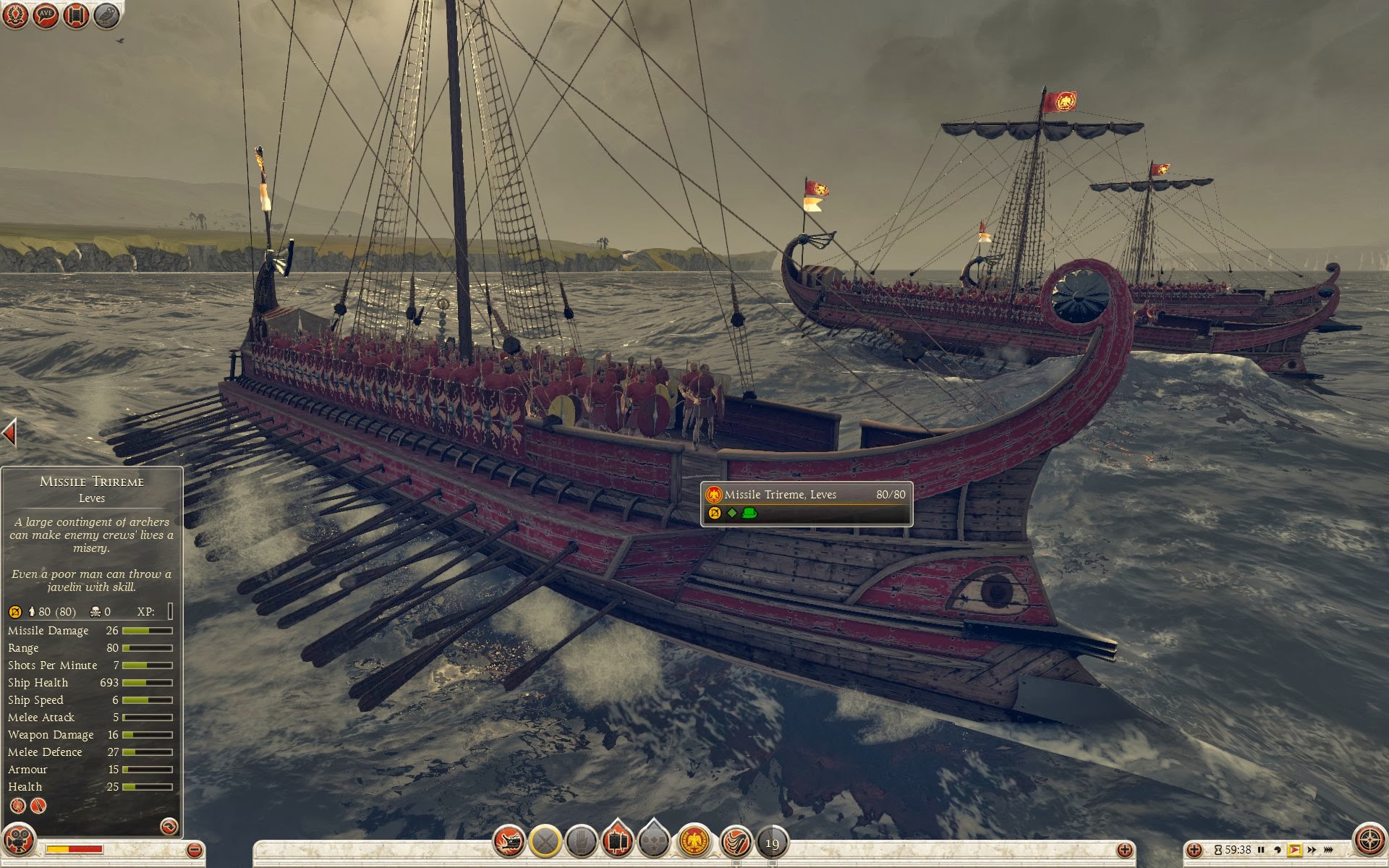Switch to double fast-forward speed

pyautogui.click(x=1312, y=849)
